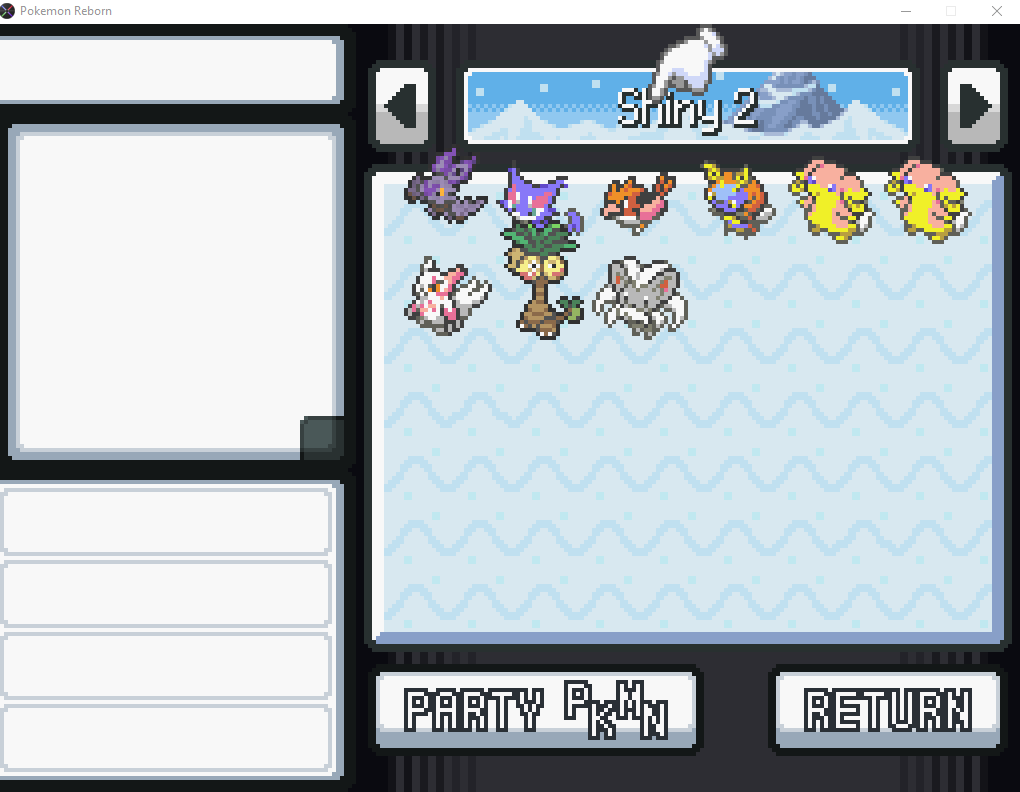
Task: Close the Pokemon Reborn window
Action: pyautogui.click(x=996, y=11)
